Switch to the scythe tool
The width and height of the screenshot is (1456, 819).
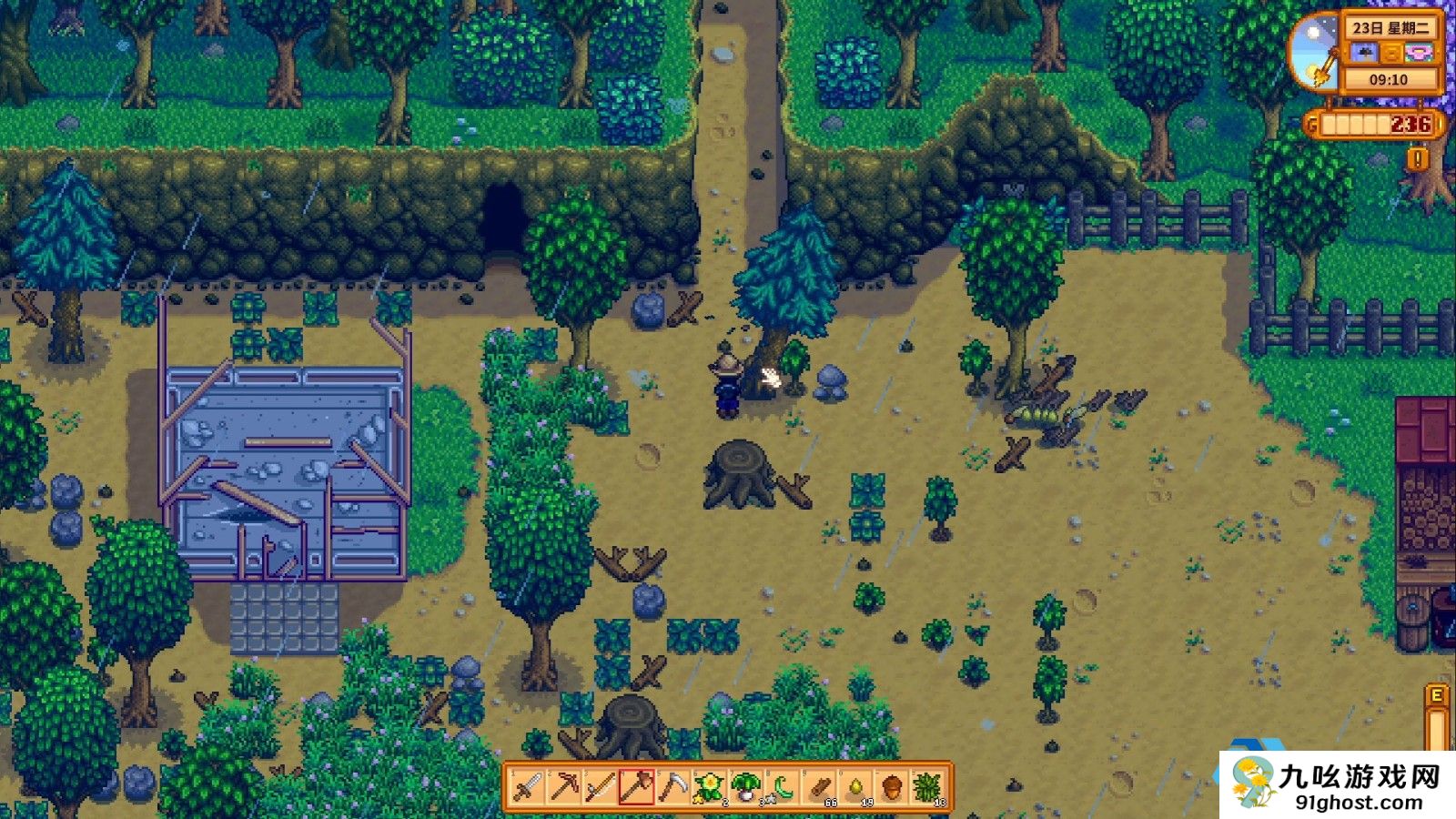point(673,787)
